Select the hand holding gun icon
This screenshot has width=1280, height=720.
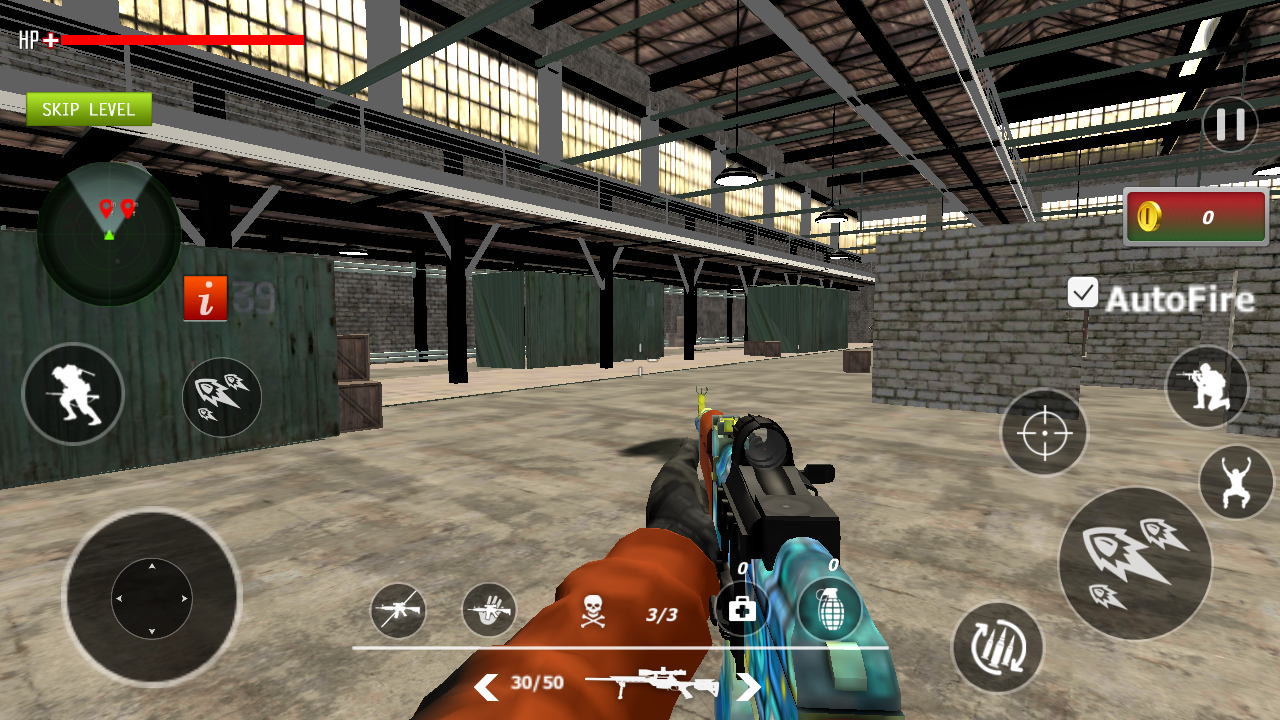pyautogui.click(x=489, y=609)
